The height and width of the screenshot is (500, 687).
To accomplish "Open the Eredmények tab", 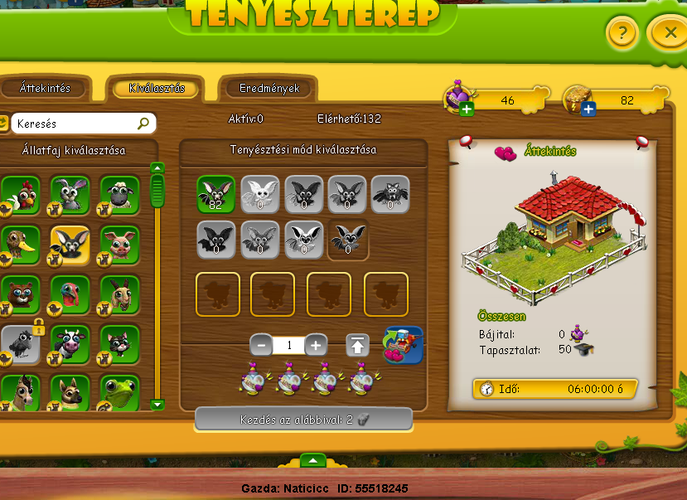I will pos(269,89).
